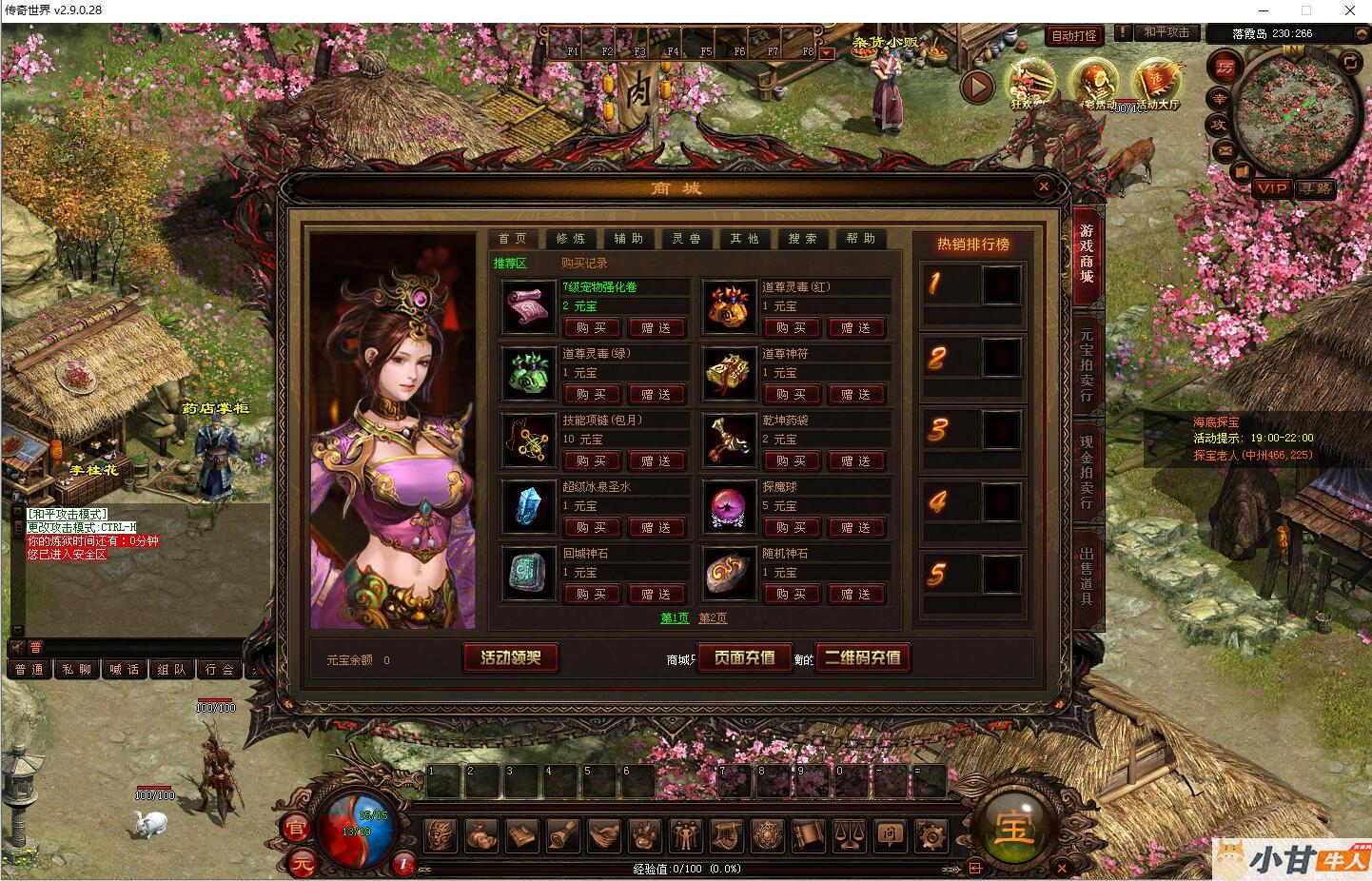Go to shop page 第2页
This screenshot has height=881, width=1372.
point(713,618)
